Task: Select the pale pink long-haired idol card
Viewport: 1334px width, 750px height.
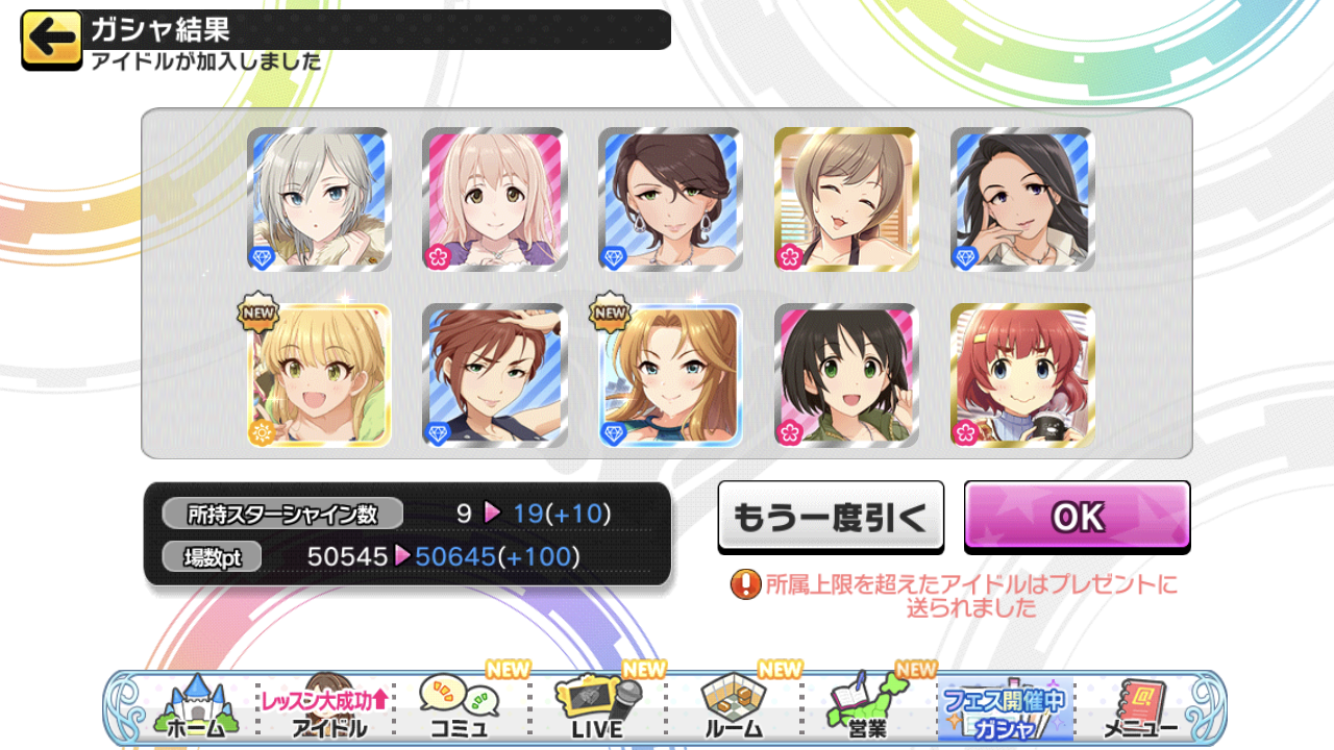Action: 495,199
